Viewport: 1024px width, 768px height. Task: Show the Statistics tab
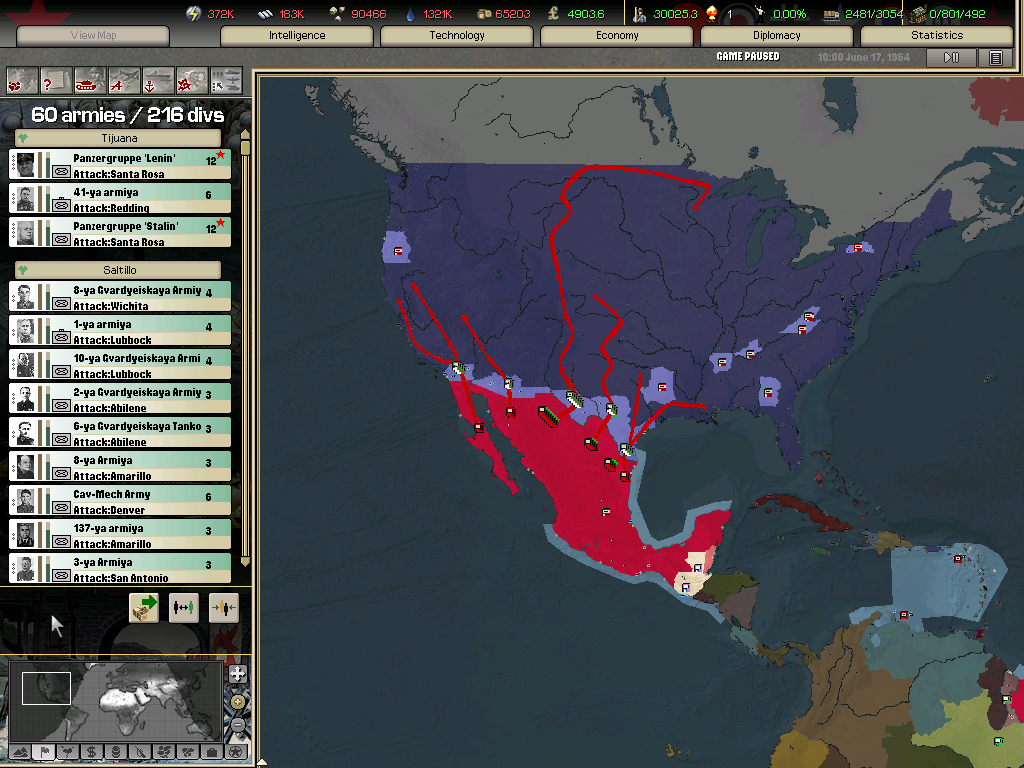coord(937,36)
